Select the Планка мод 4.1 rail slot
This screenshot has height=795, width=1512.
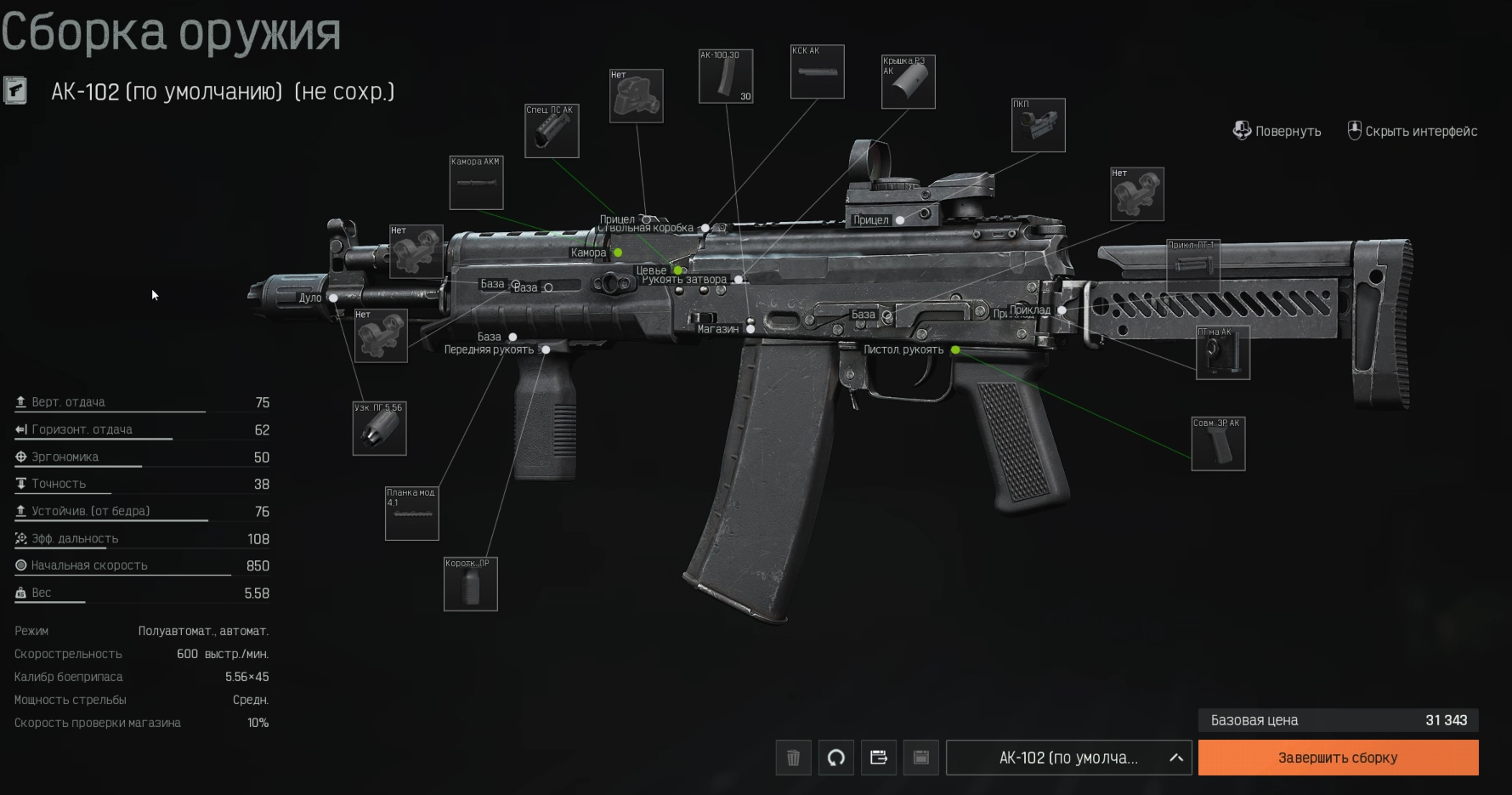click(411, 514)
